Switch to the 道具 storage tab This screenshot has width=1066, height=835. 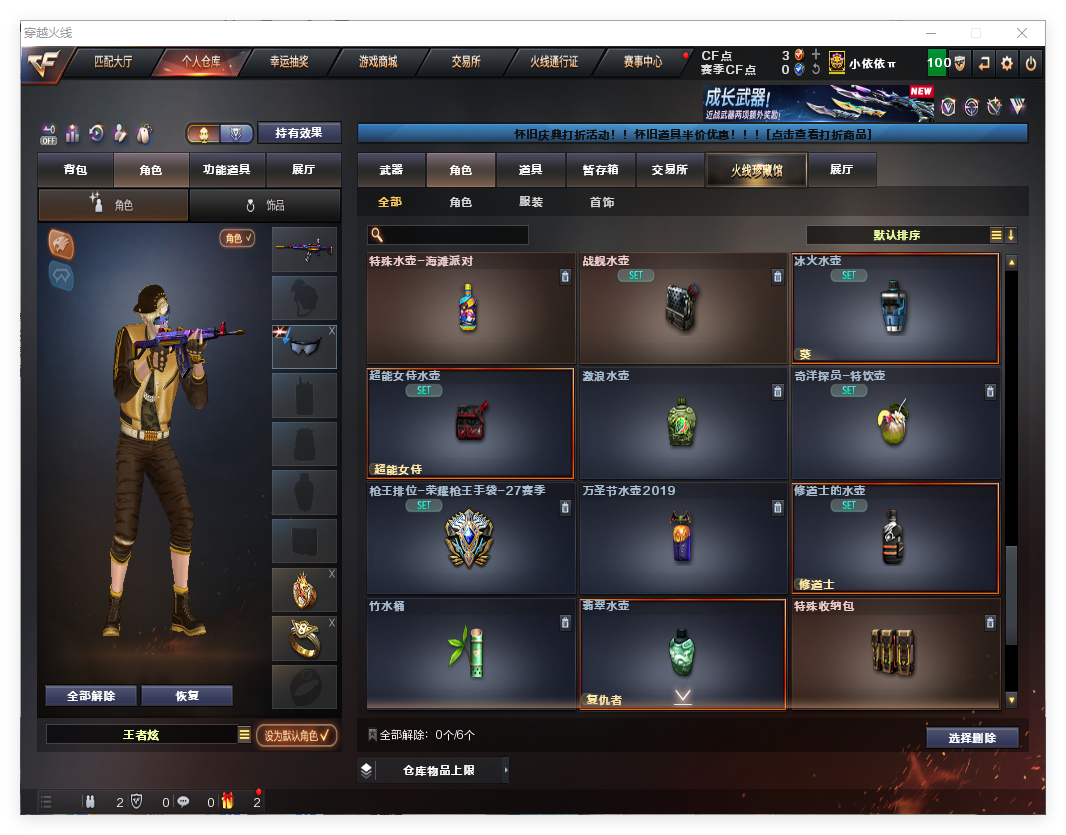pos(530,170)
